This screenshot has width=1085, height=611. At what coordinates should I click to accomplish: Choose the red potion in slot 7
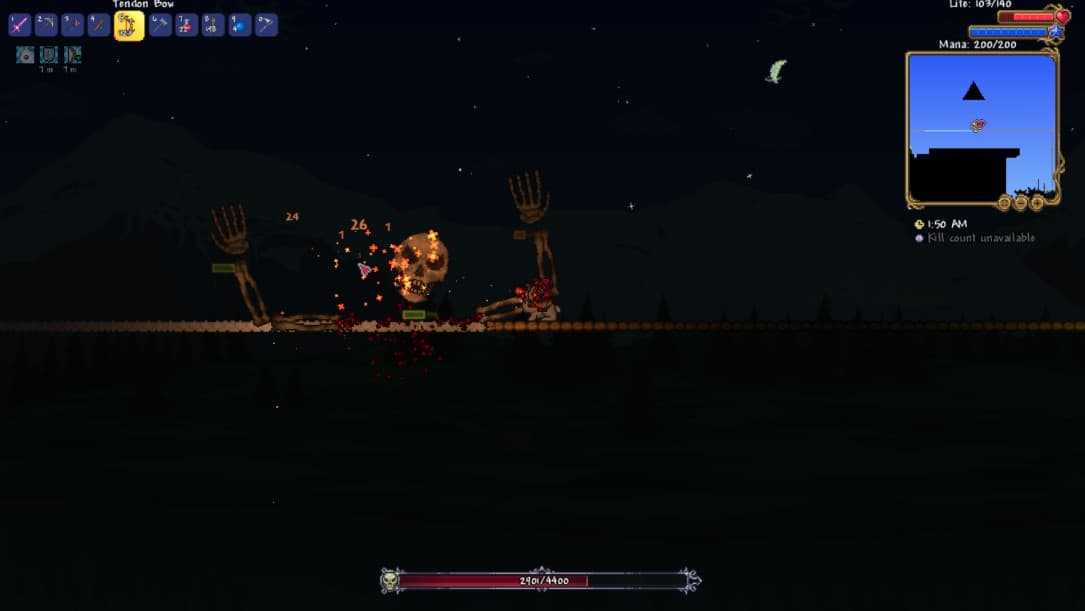(x=187, y=25)
